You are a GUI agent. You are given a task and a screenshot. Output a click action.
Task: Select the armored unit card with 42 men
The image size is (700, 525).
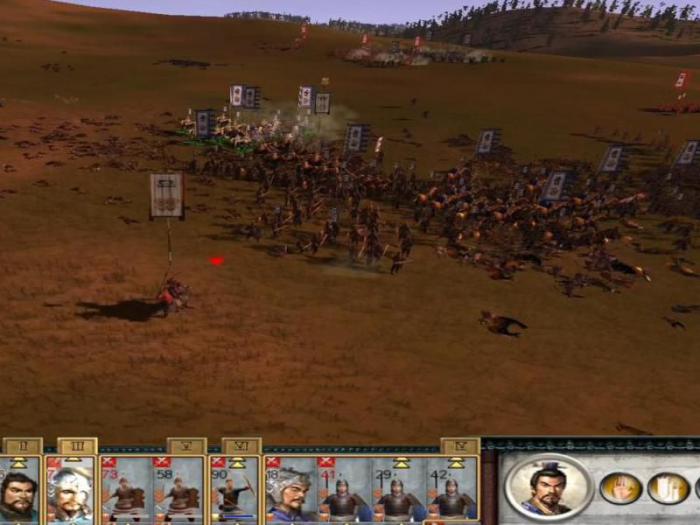point(451,490)
